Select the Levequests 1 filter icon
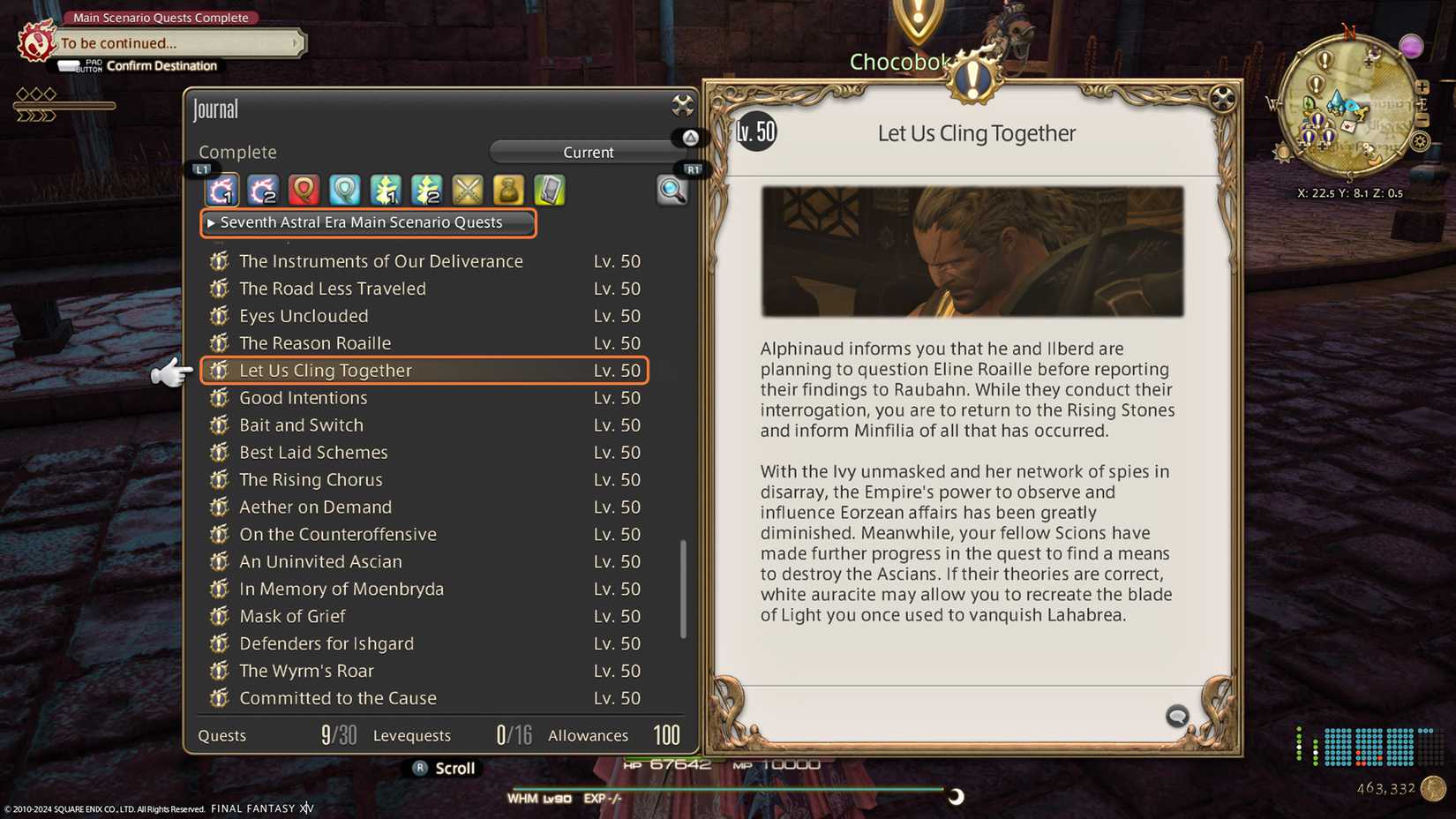 (x=385, y=190)
